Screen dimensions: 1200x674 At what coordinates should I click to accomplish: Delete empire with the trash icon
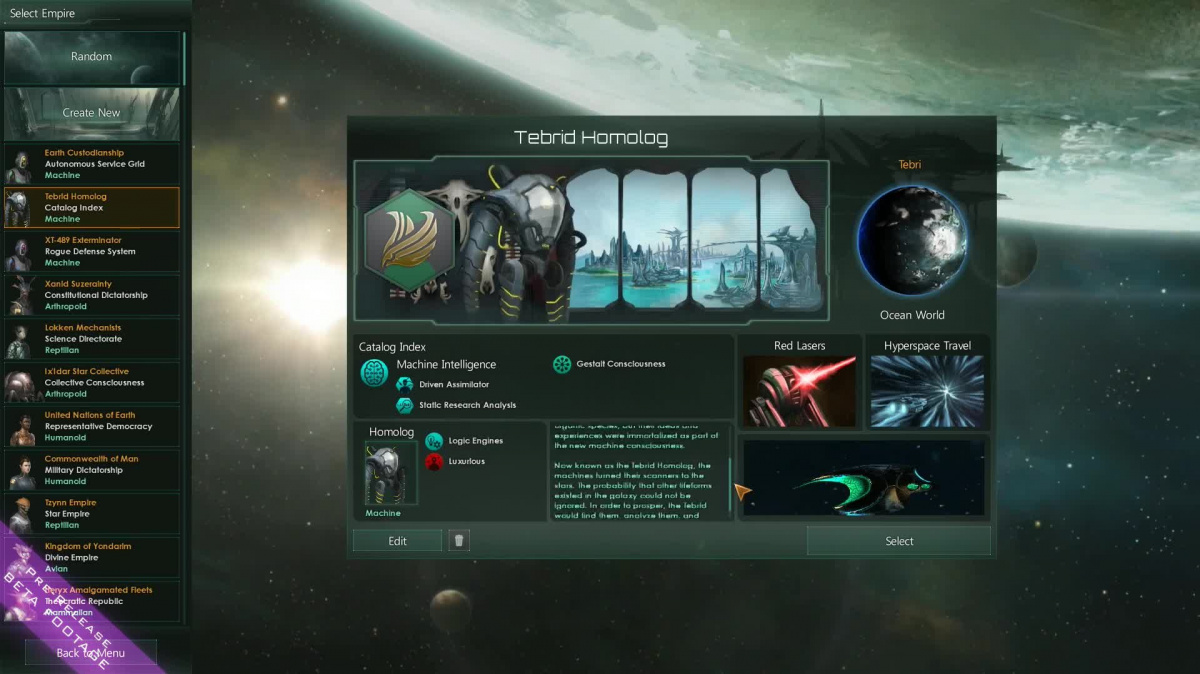(x=459, y=541)
